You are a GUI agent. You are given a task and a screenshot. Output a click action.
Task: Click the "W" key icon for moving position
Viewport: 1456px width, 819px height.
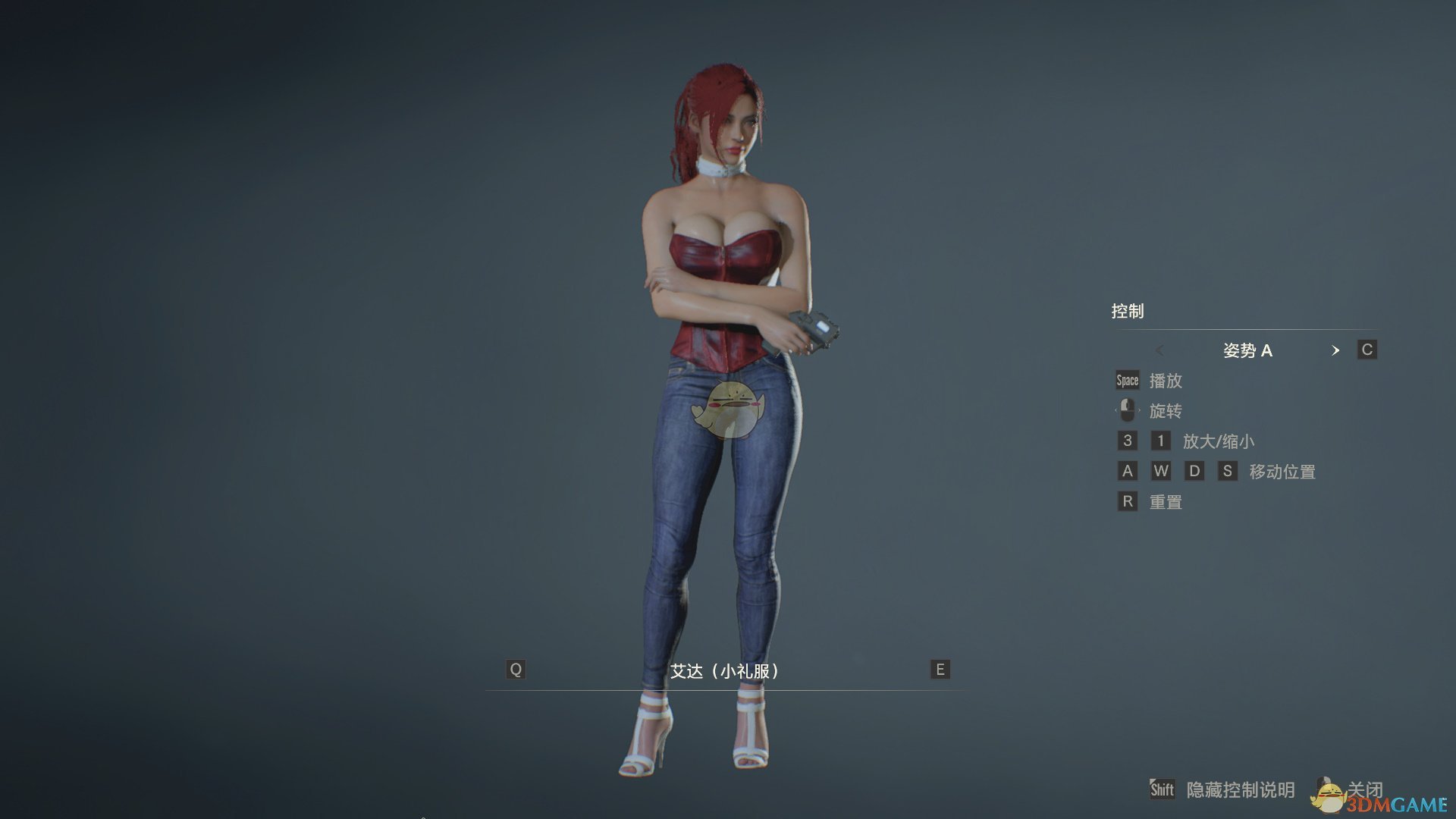click(1161, 471)
